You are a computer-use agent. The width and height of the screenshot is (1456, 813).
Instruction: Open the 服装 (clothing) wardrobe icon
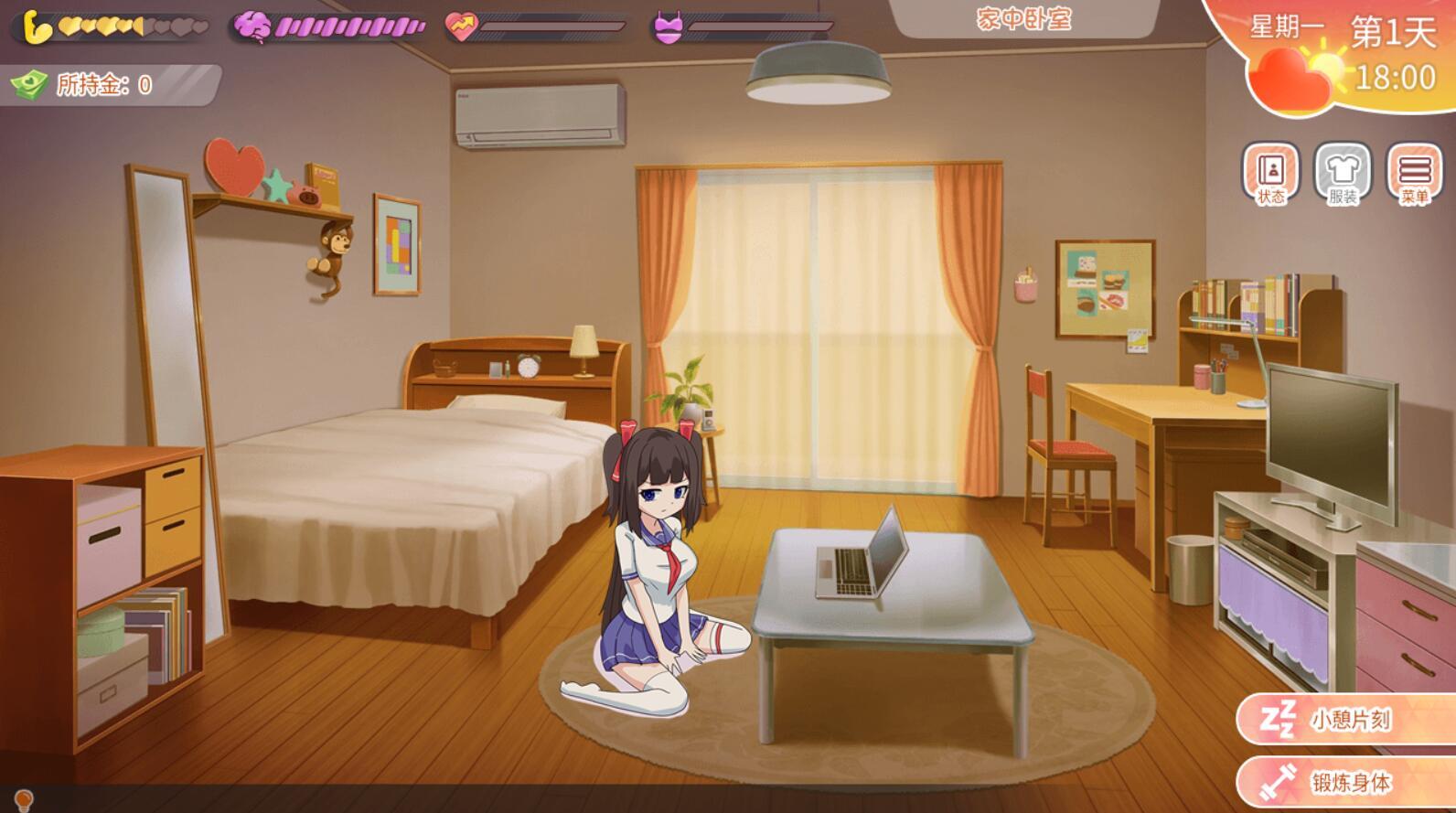[x=1341, y=174]
